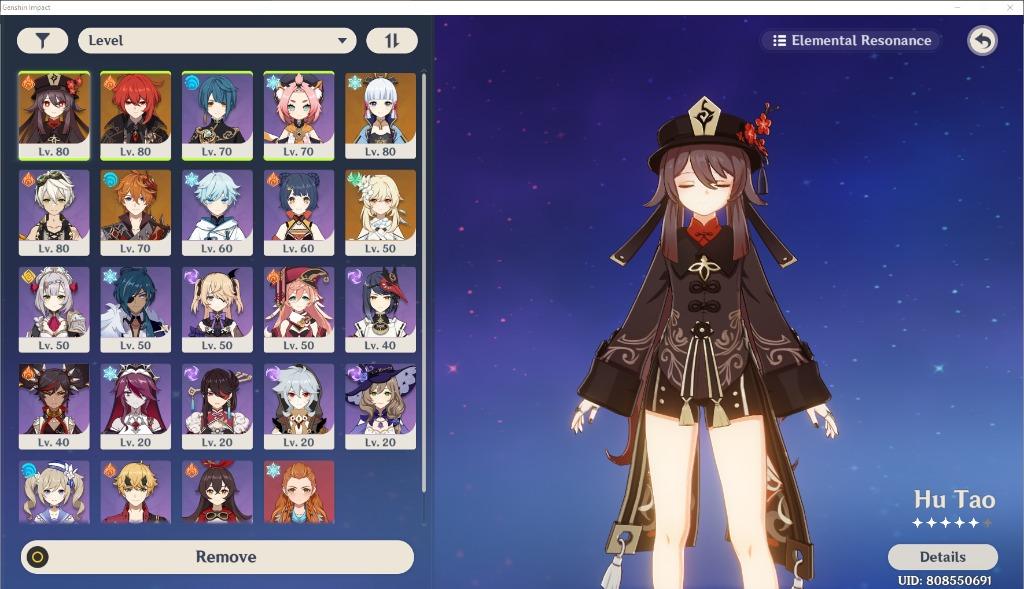Select the Razor Lv. 20 portrait
The width and height of the screenshot is (1024, 589).
(x=299, y=406)
